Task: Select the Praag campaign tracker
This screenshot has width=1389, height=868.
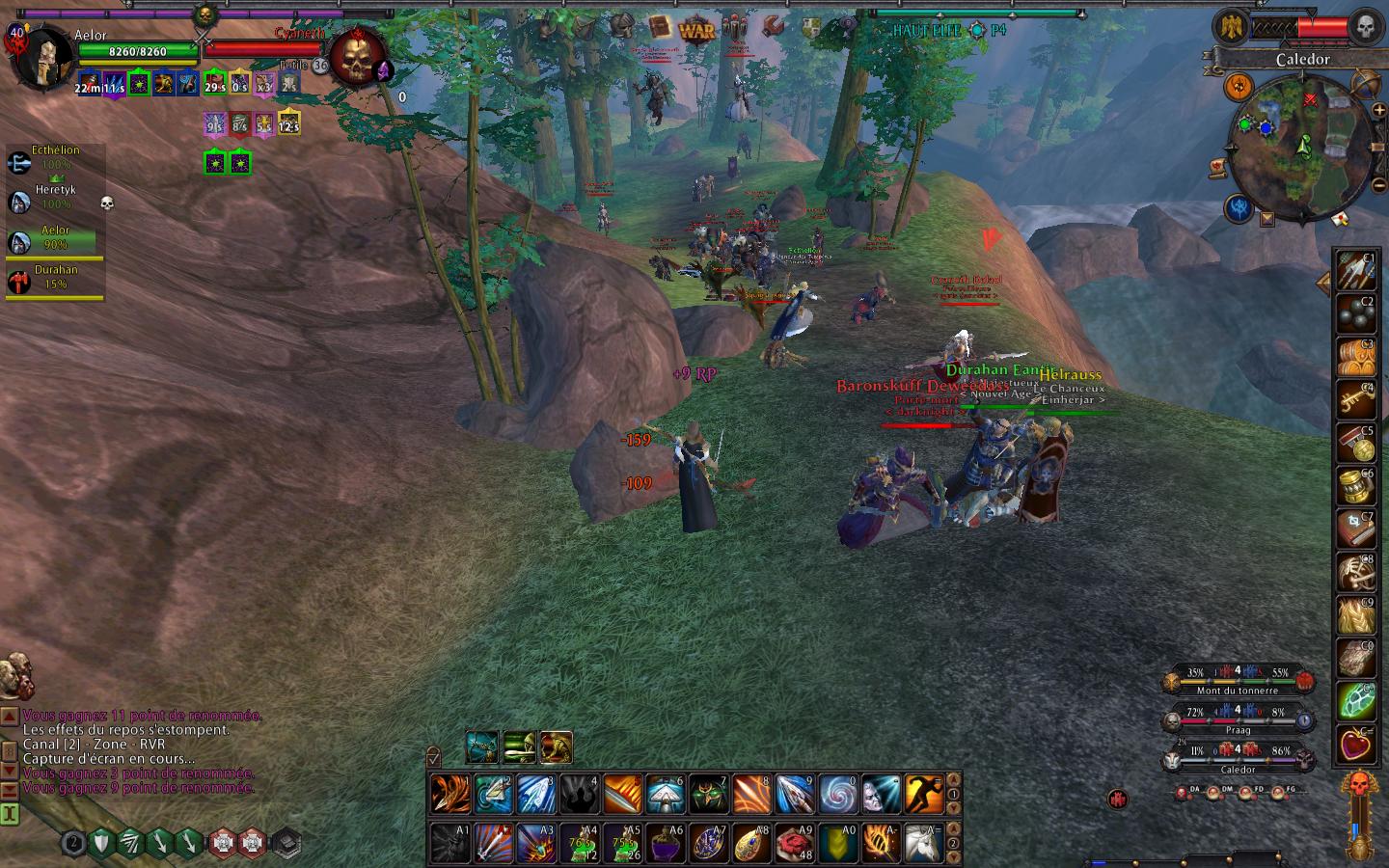Action: click(1238, 719)
